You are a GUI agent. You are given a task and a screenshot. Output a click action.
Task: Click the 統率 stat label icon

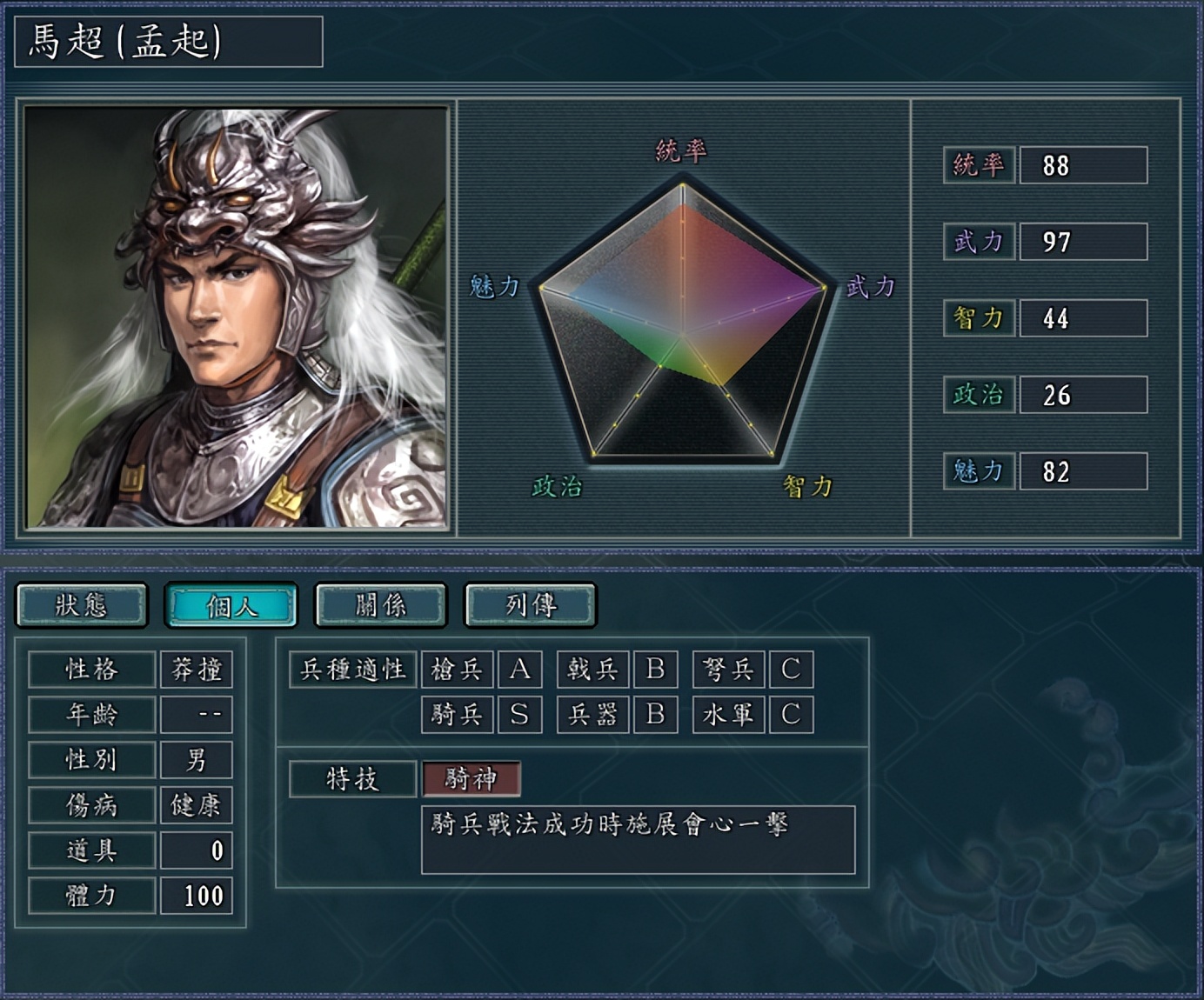tap(978, 164)
